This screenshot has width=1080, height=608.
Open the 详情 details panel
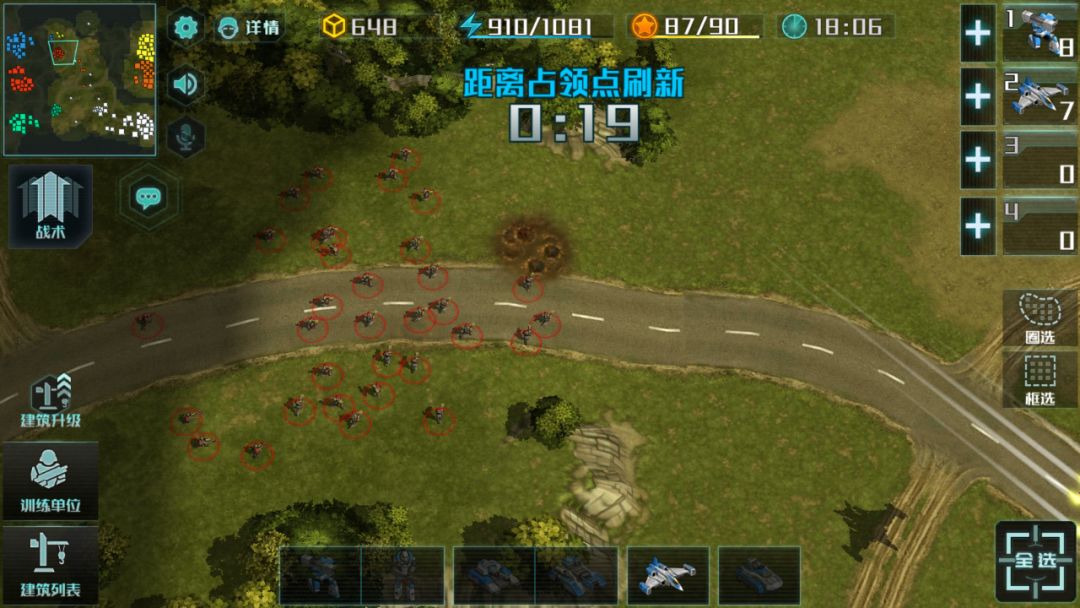(249, 27)
